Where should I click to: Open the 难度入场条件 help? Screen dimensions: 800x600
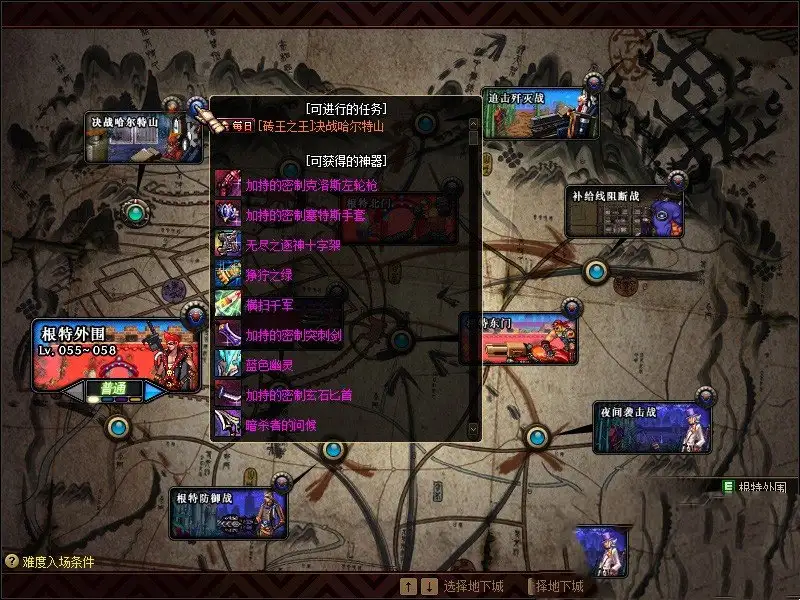point(50,562)
